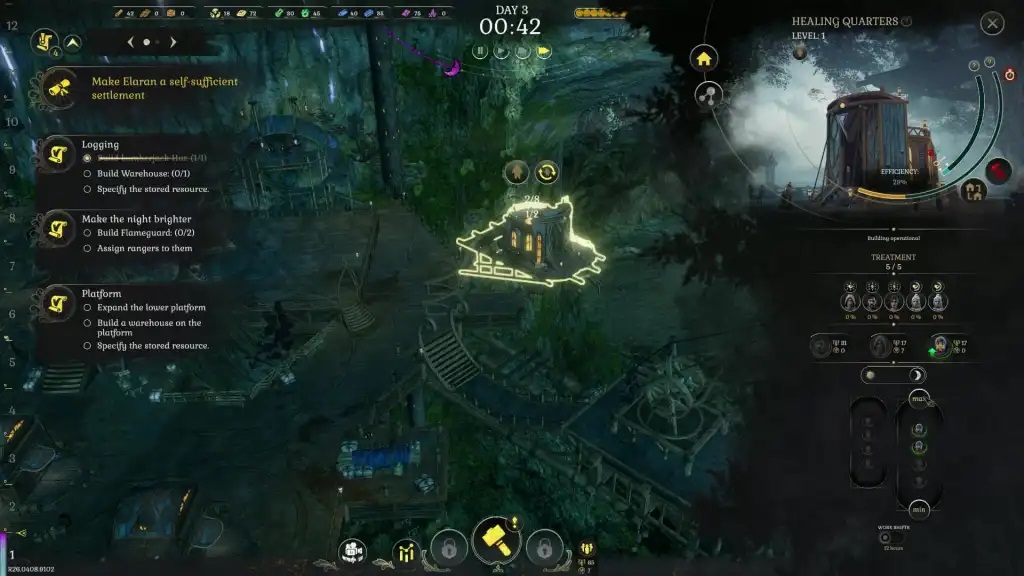Set game to fastest speed
Viewport: 1024px width, 576px height.
544,51
